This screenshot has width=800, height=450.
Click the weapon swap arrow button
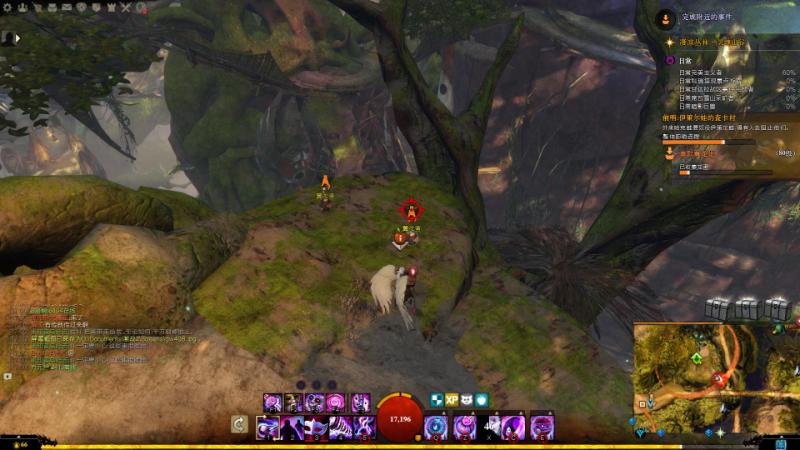[240, 425]
